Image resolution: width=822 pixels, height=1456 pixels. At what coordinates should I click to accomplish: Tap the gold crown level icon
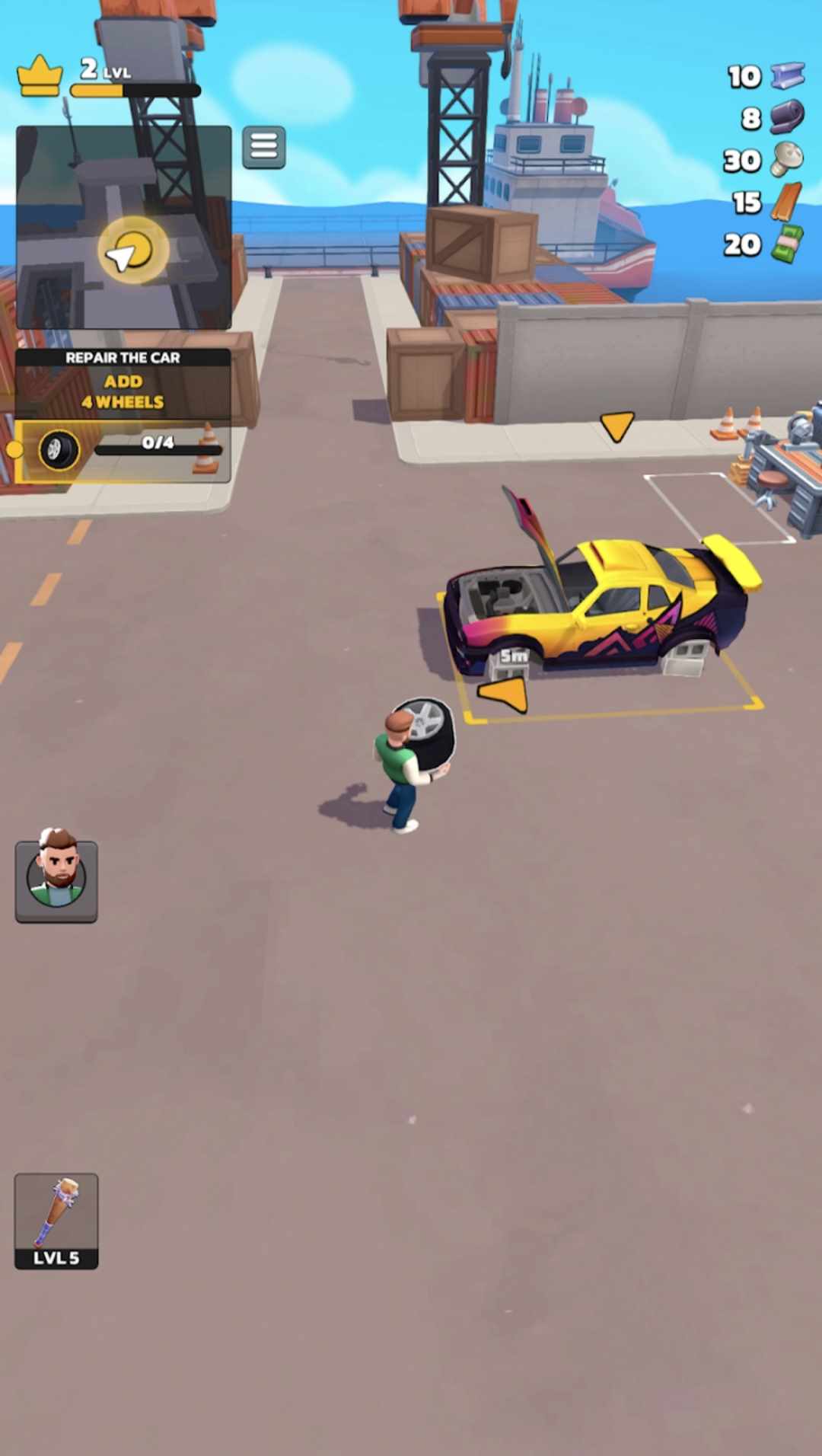[39, 76]
